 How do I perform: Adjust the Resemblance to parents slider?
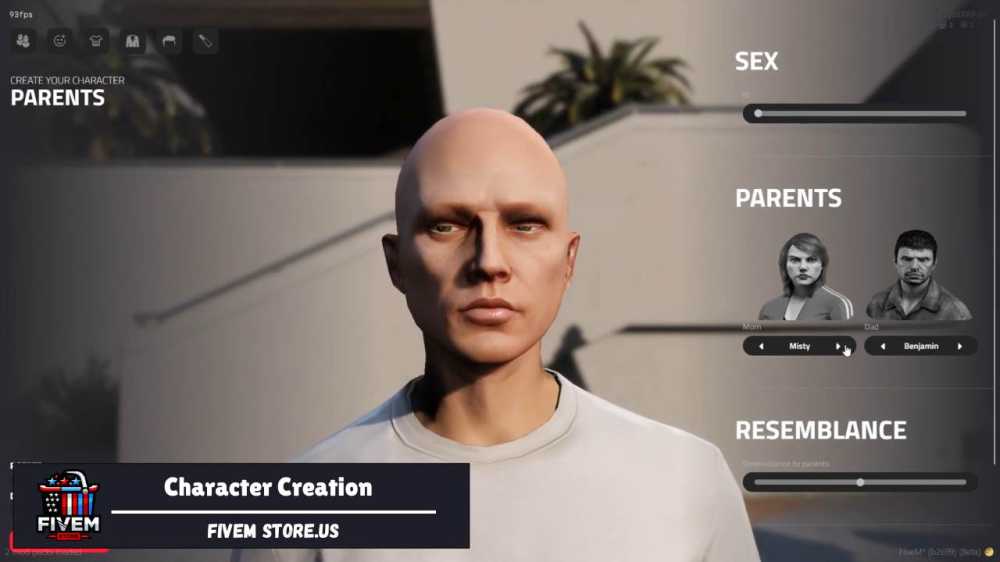click(860, 482)
